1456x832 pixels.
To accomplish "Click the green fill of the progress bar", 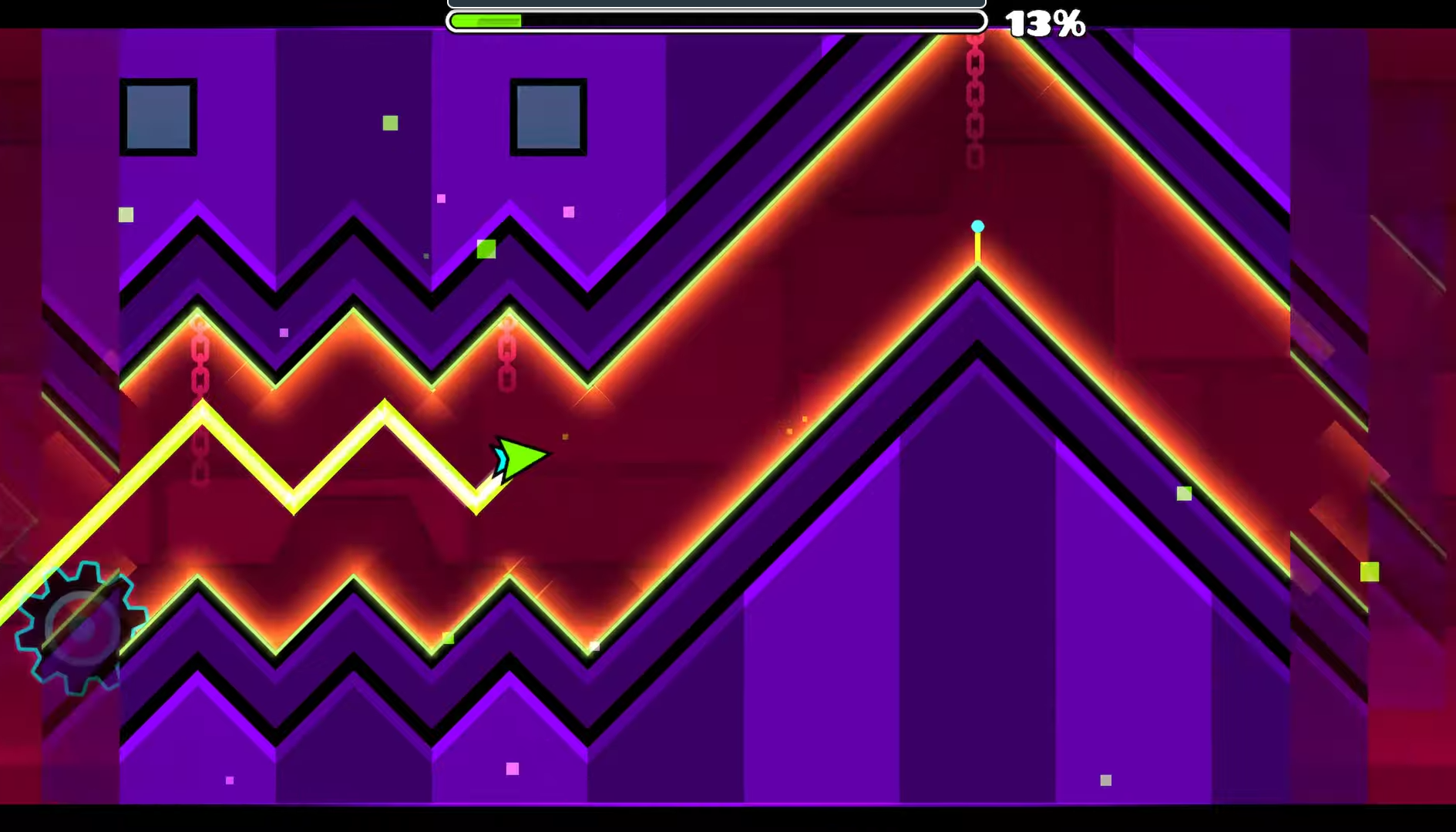I will coord(486,20).
